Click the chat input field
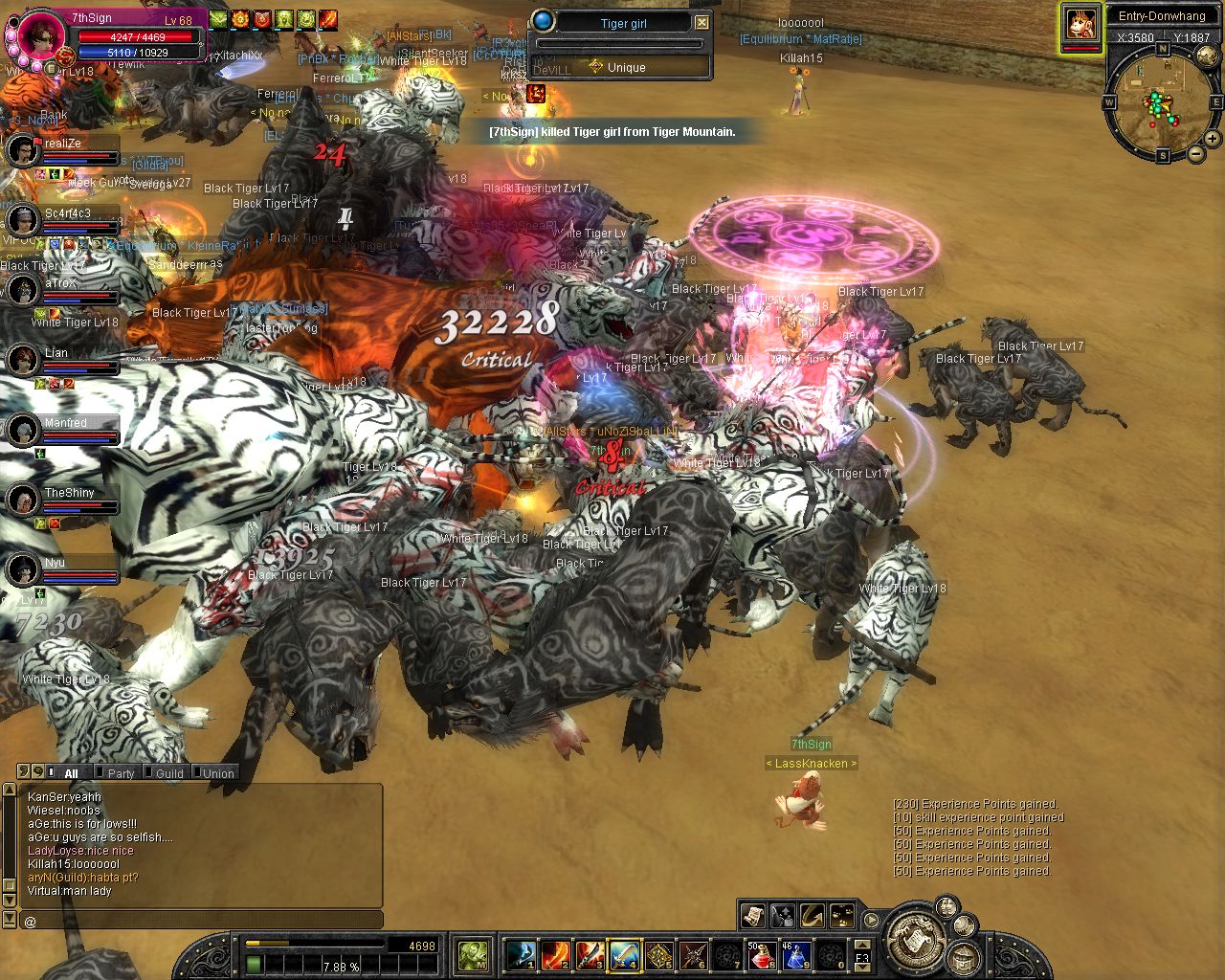 (201, 921)
